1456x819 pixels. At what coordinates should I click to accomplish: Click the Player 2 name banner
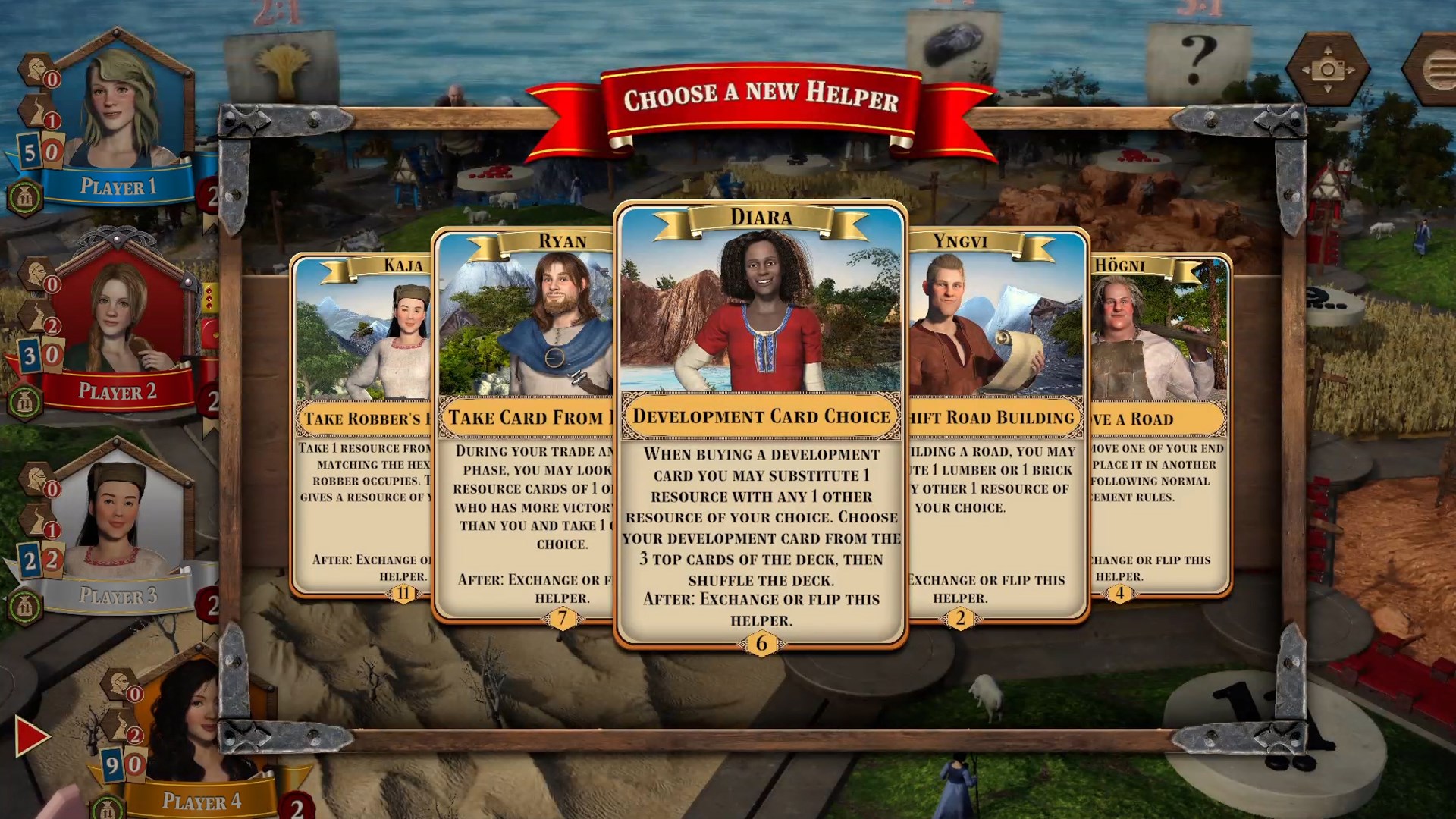[118, 392]
